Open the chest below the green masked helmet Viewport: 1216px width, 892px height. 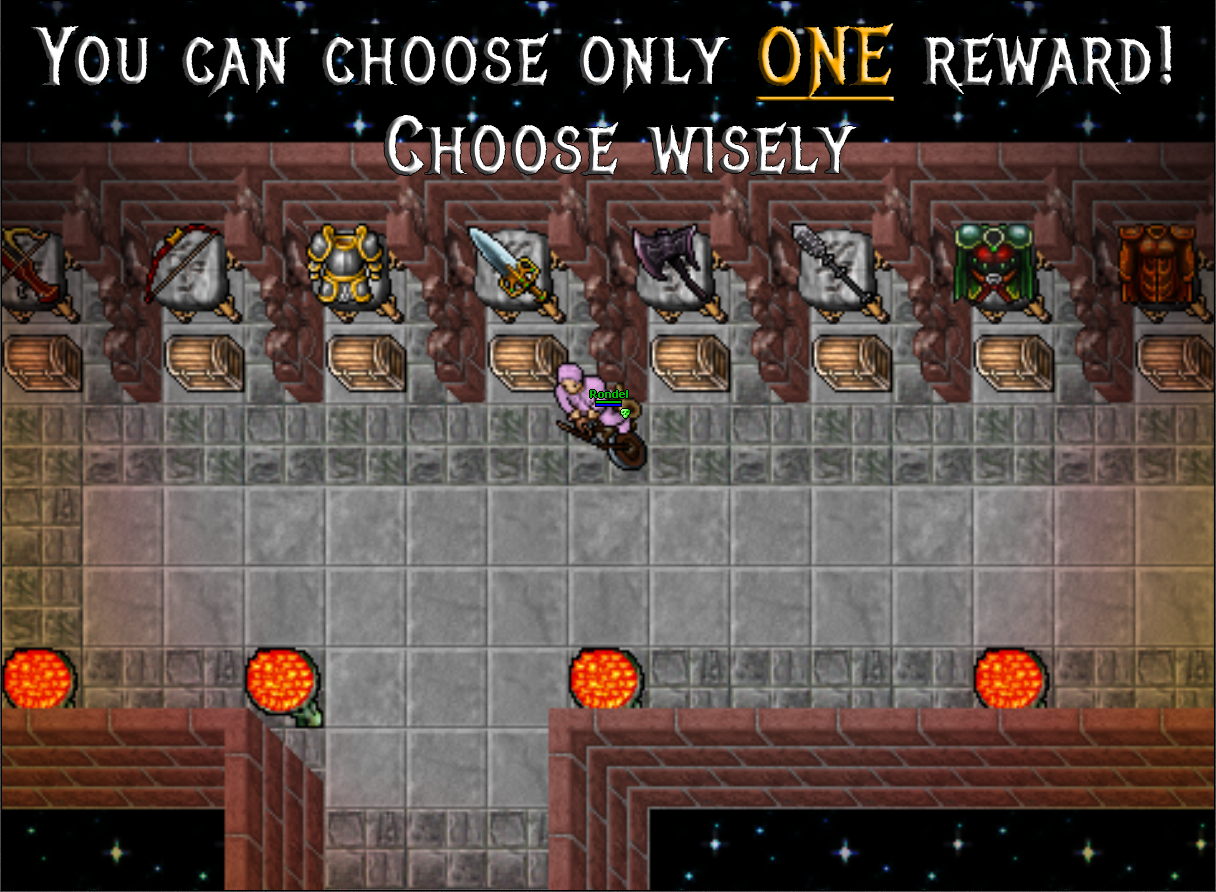(1014, 361)
